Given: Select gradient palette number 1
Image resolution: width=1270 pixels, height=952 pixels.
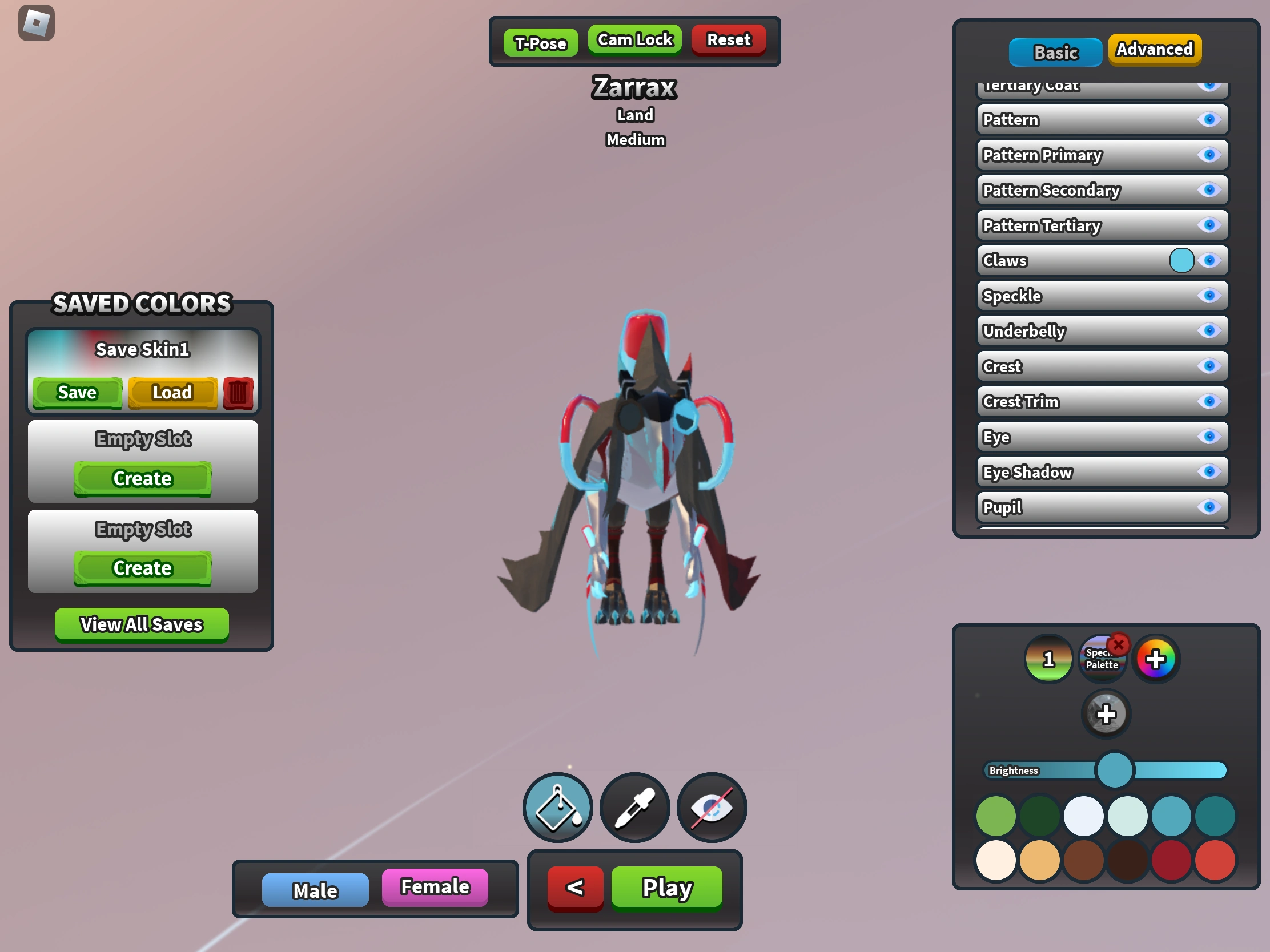Looking at the screenshot, I should [x=1048, y=658].
